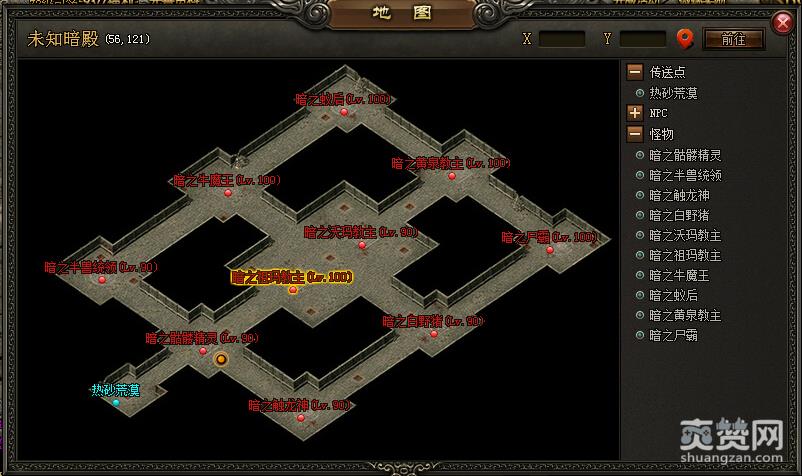Select 暗之白野猪 list entry
Screen dimensions: 802x476
(678, 215)
